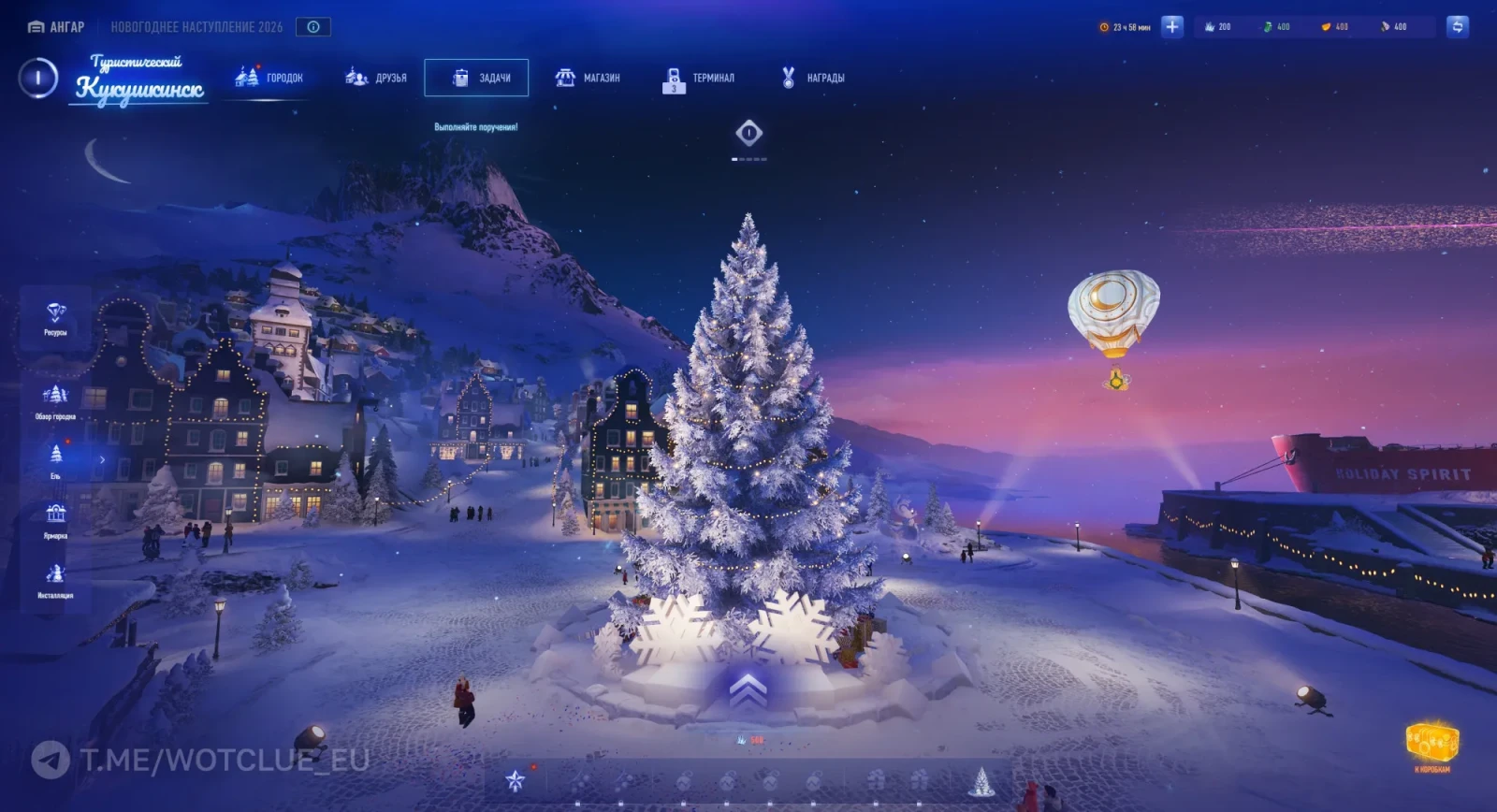Click the circular level badge by the town name
Viewport: 1497px width, 812px height.
tap(38, 78)
